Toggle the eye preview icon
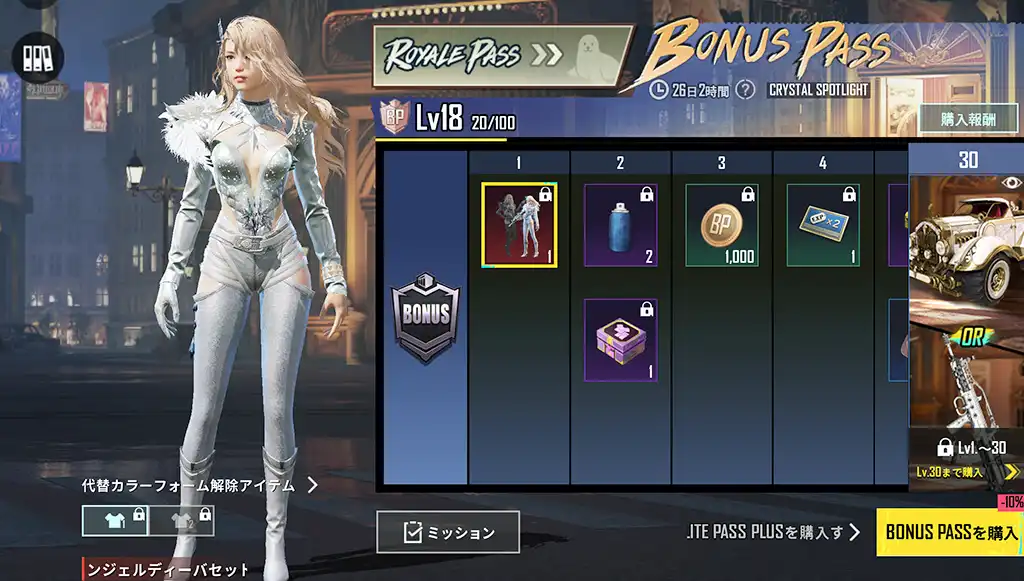The image size is (1024, 581). click(x=1011, y=183)
